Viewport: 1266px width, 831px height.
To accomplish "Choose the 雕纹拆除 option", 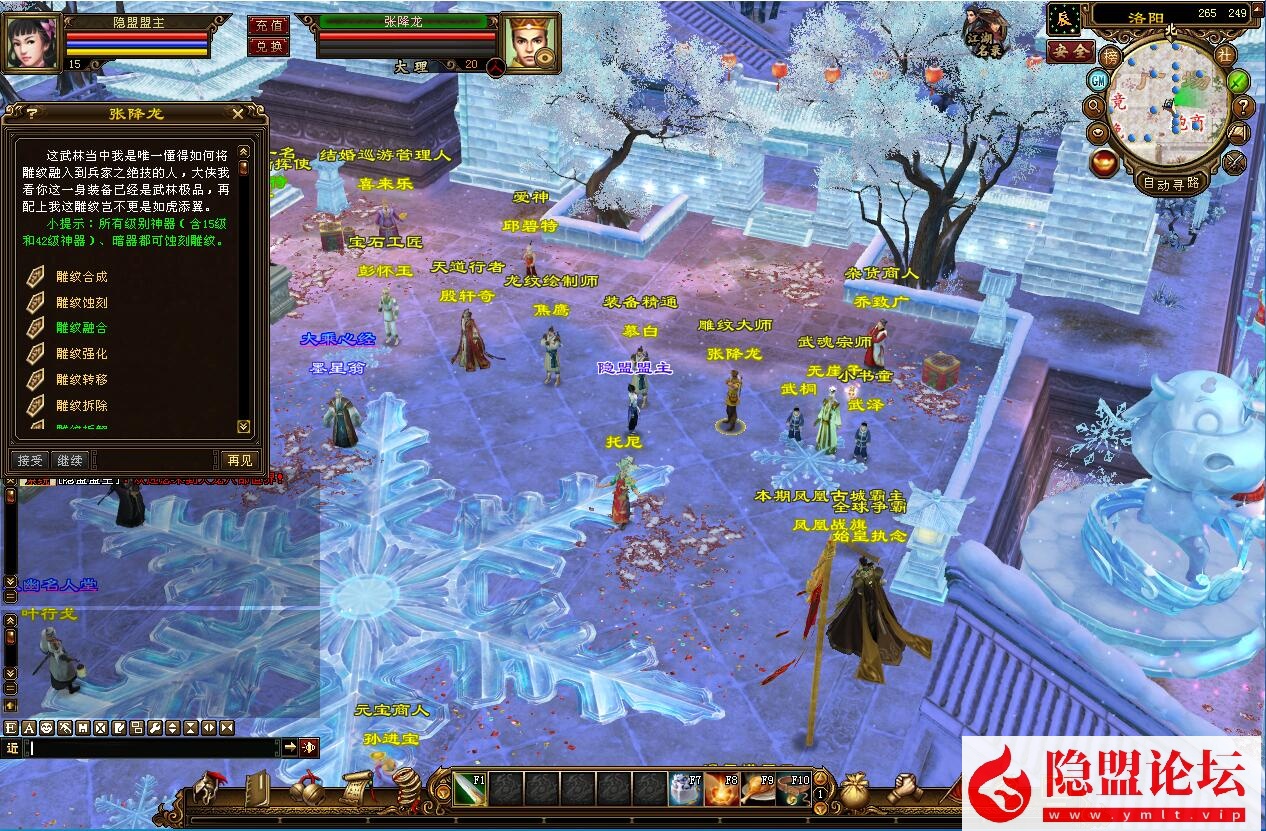I will tap(81, 405).
